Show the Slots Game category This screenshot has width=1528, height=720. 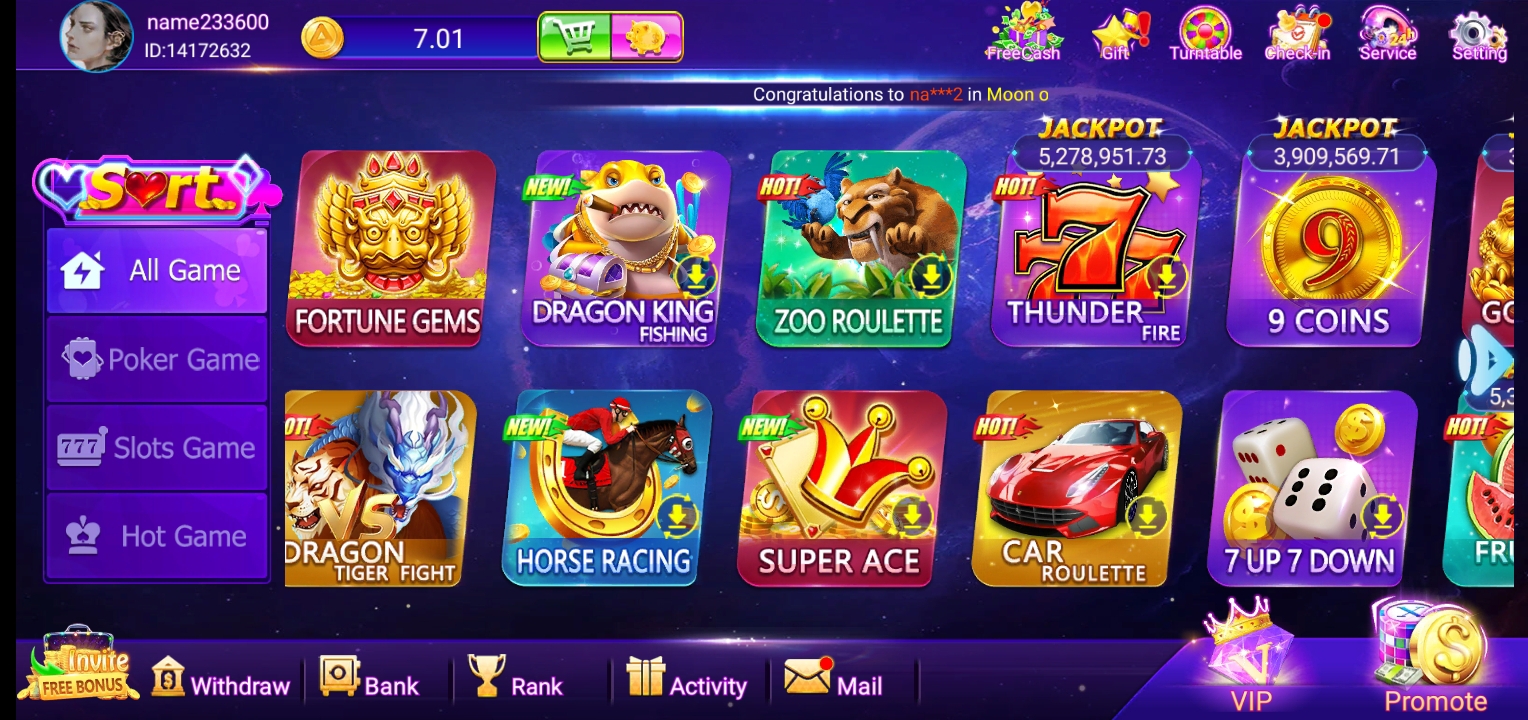(157, 448)
